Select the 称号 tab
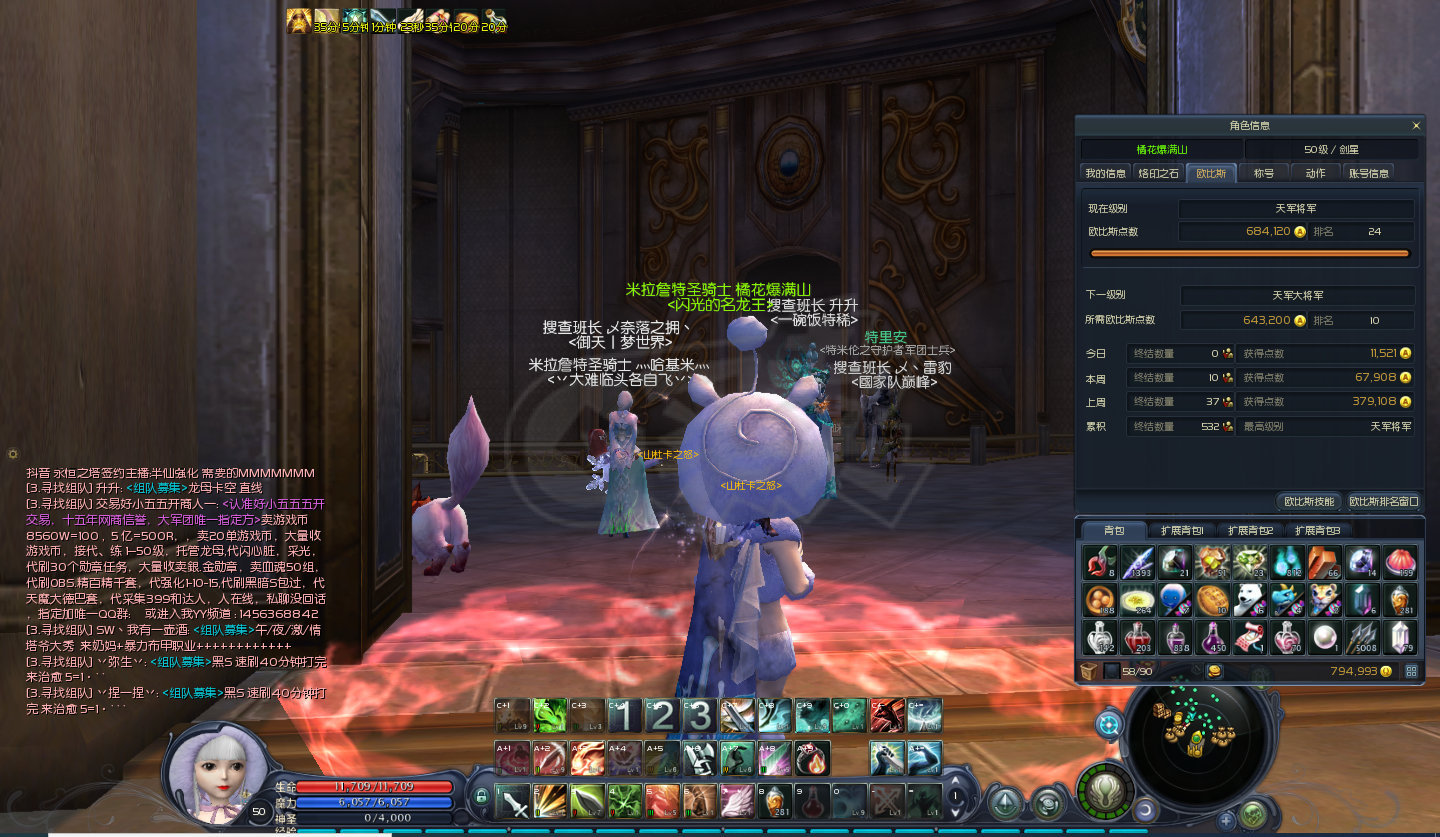Viewport: 1440px width, 837px height. point(1264,173)
